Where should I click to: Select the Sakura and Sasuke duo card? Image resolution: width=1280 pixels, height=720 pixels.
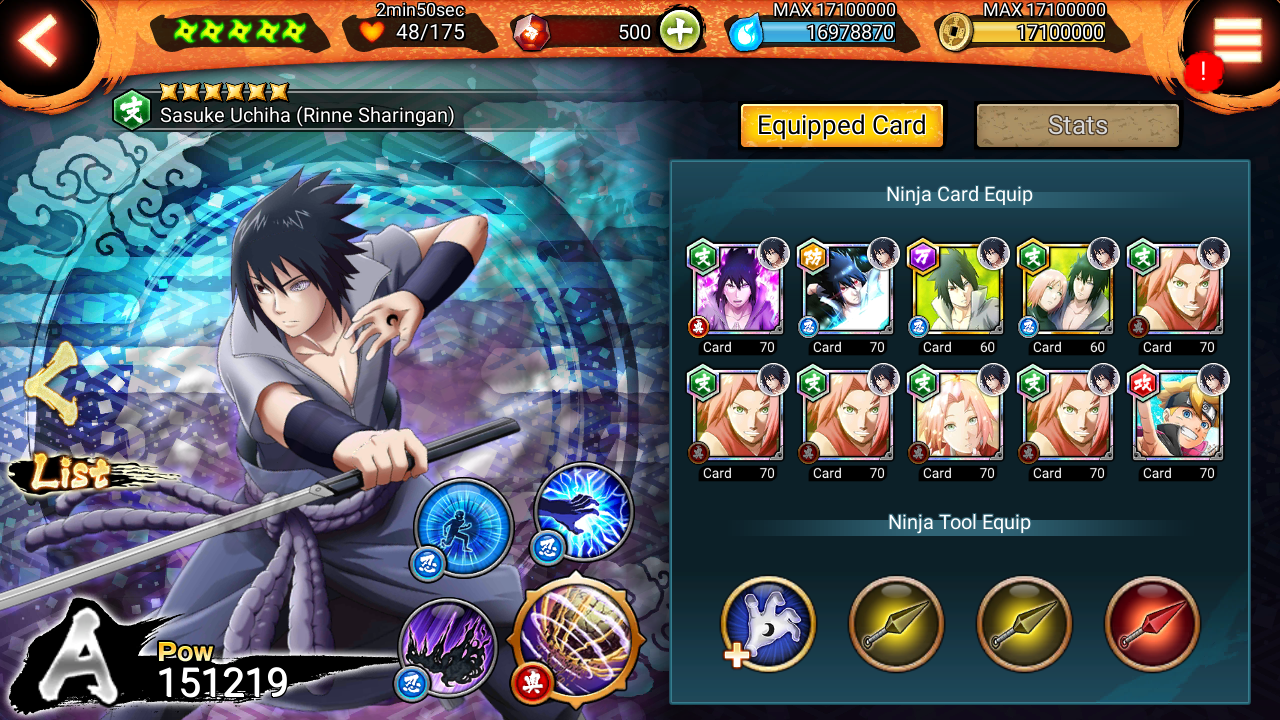pos(1068,290)
